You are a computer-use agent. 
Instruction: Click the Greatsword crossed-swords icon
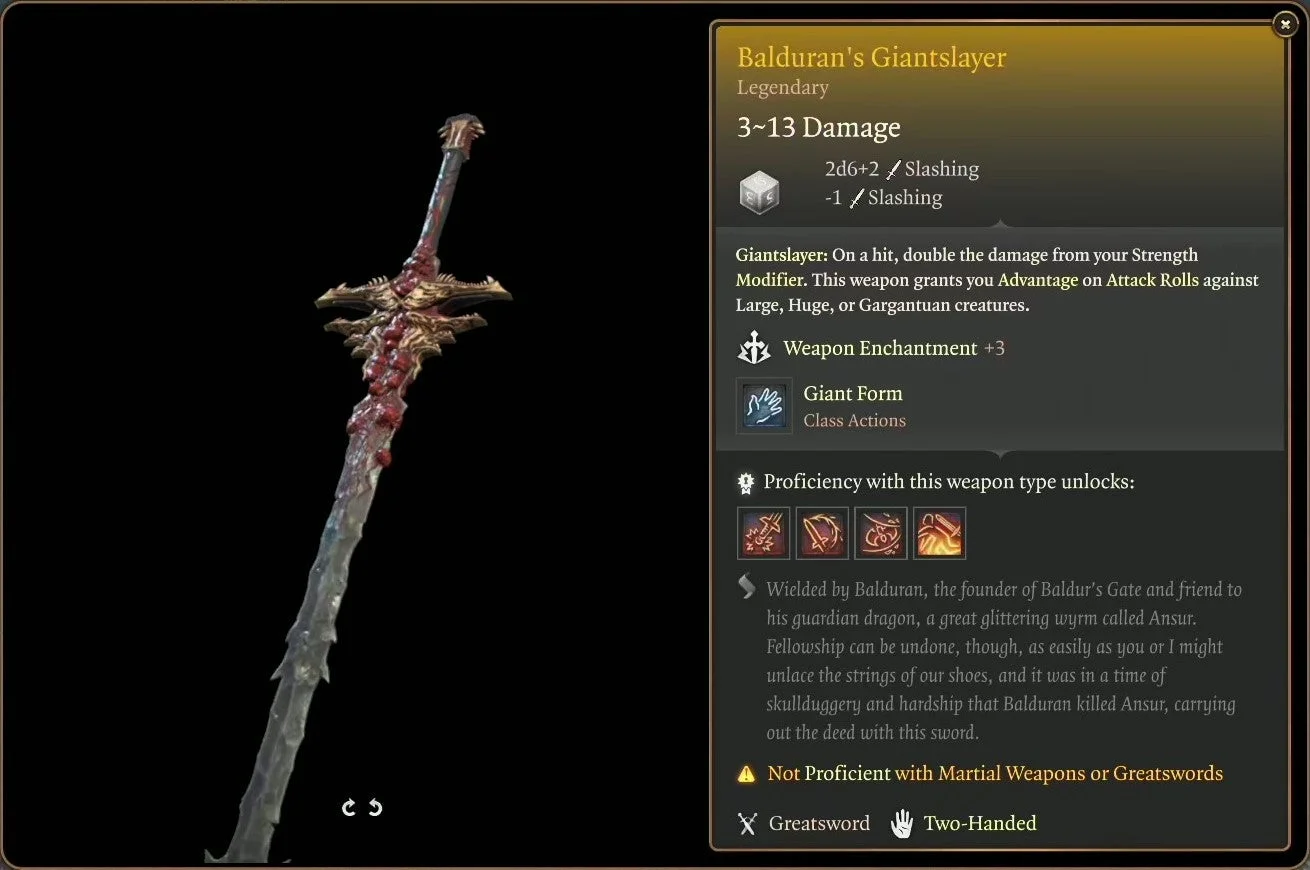pos(747,823)
